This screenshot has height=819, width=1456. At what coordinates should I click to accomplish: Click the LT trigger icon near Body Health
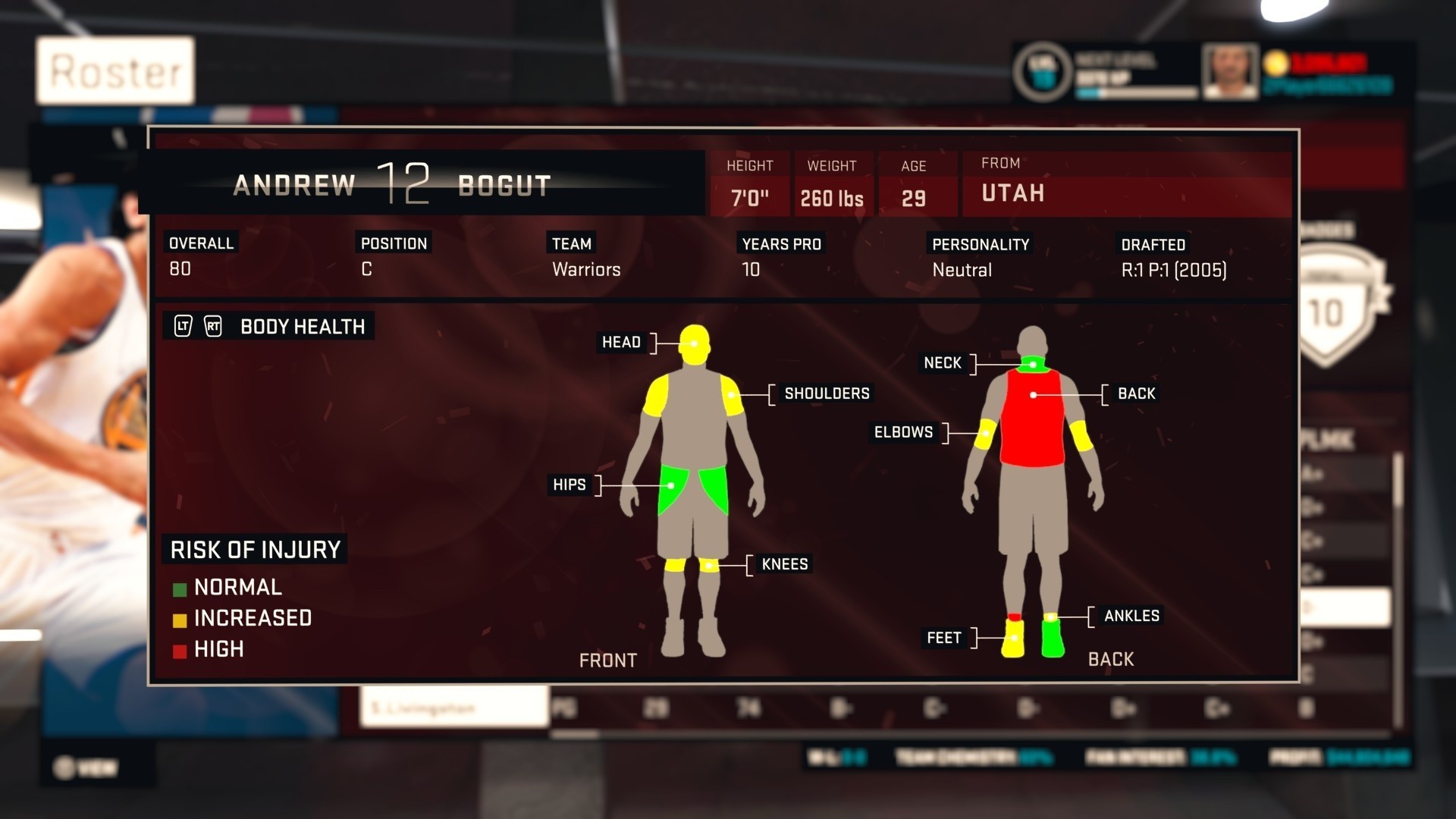pos(183,326)
